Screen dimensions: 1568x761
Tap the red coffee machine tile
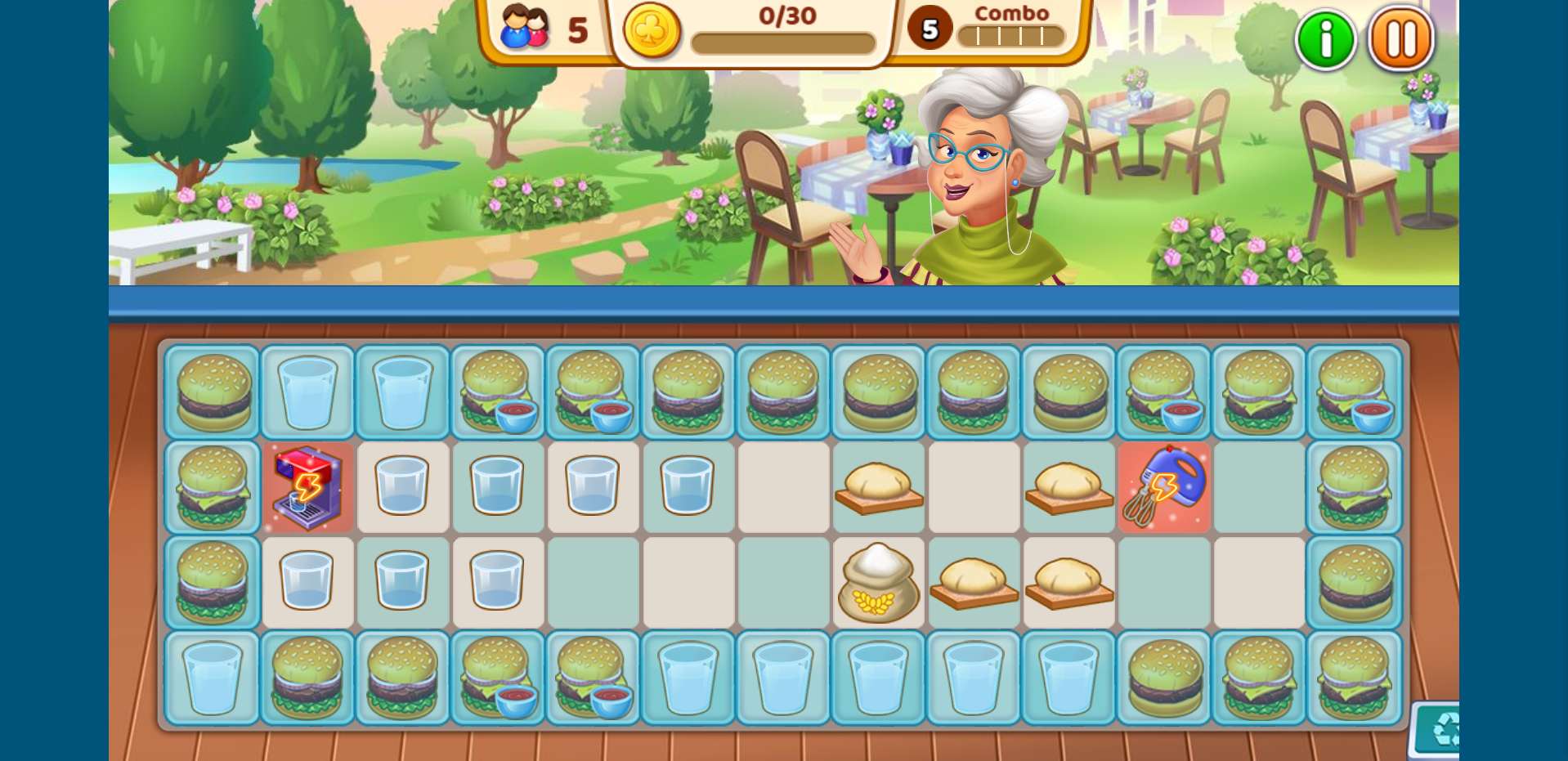307,488
